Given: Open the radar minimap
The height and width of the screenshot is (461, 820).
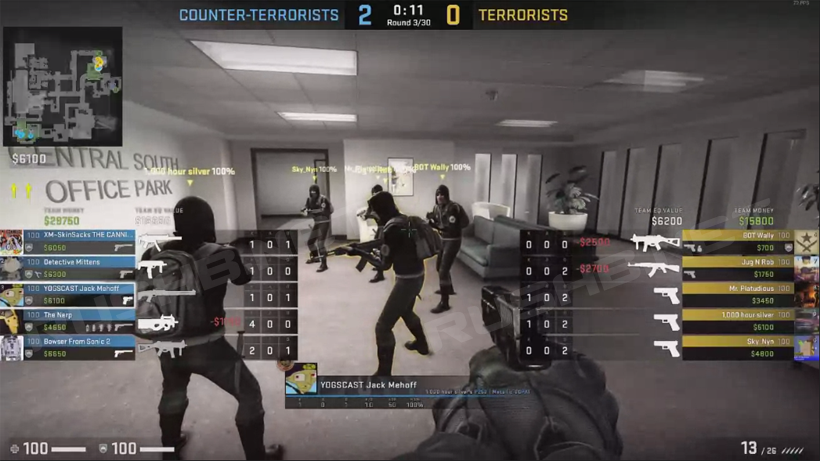Looking at the screenshot, I should (x=63, y=86).
